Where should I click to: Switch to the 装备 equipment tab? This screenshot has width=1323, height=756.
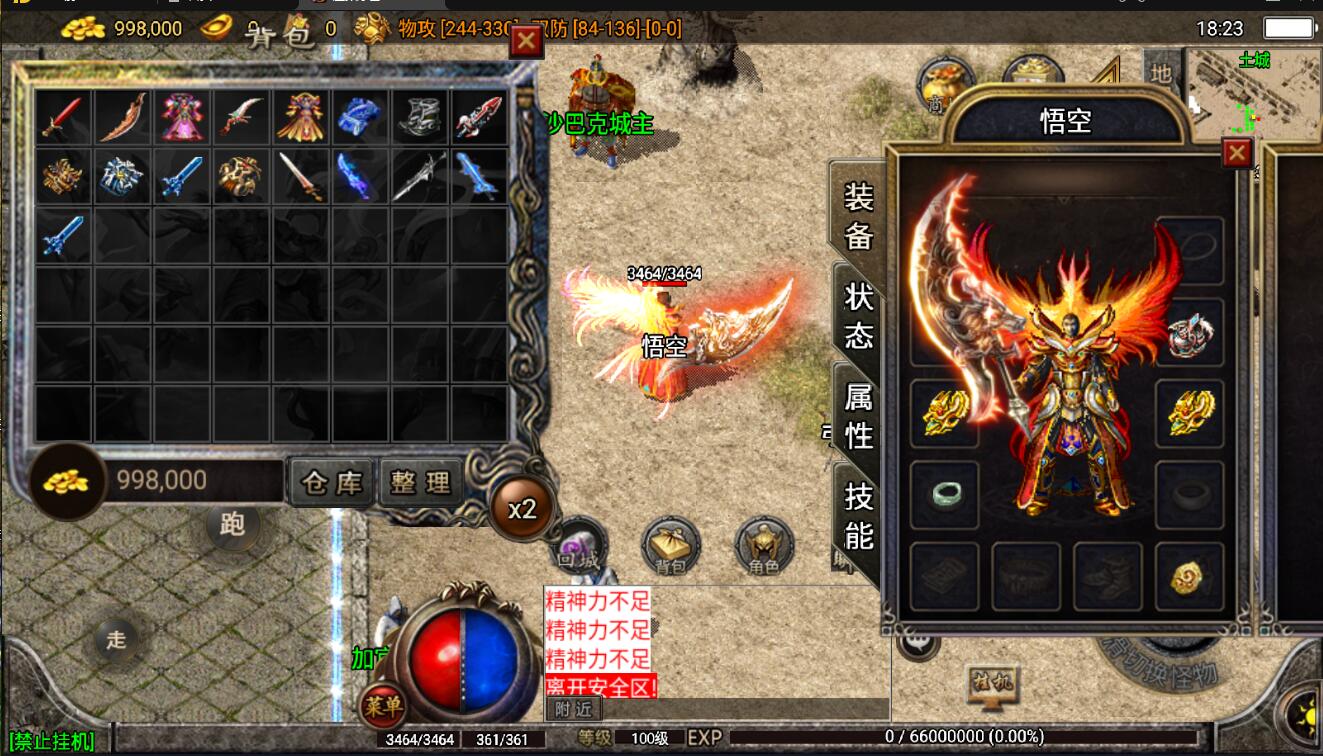coord(858,217)
